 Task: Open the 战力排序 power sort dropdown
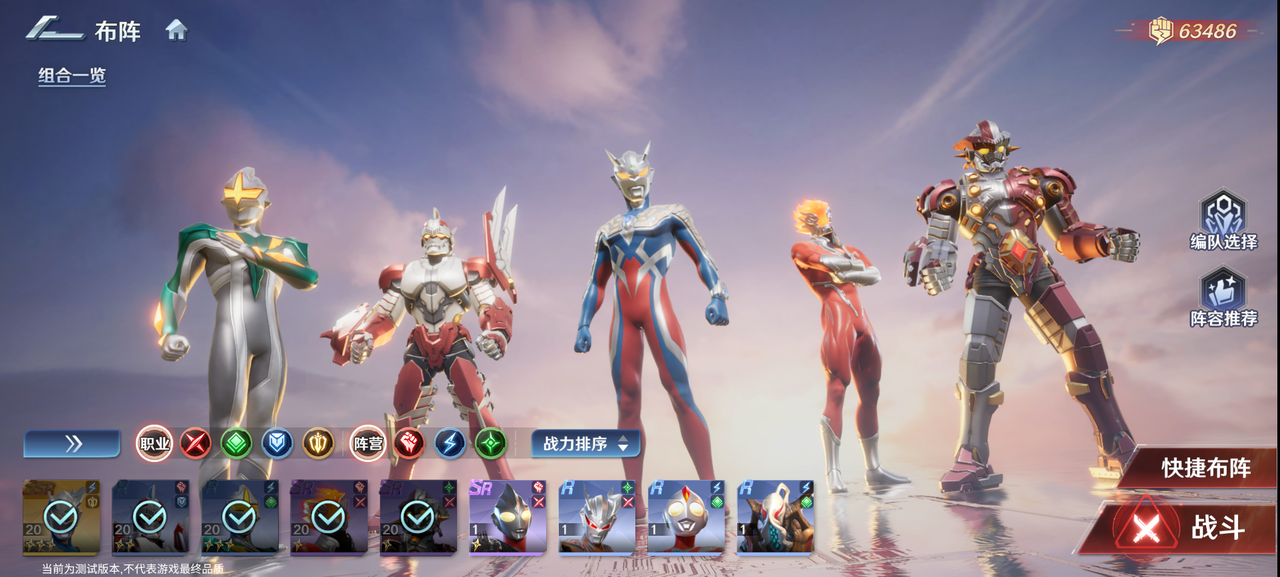click(585, 443)
